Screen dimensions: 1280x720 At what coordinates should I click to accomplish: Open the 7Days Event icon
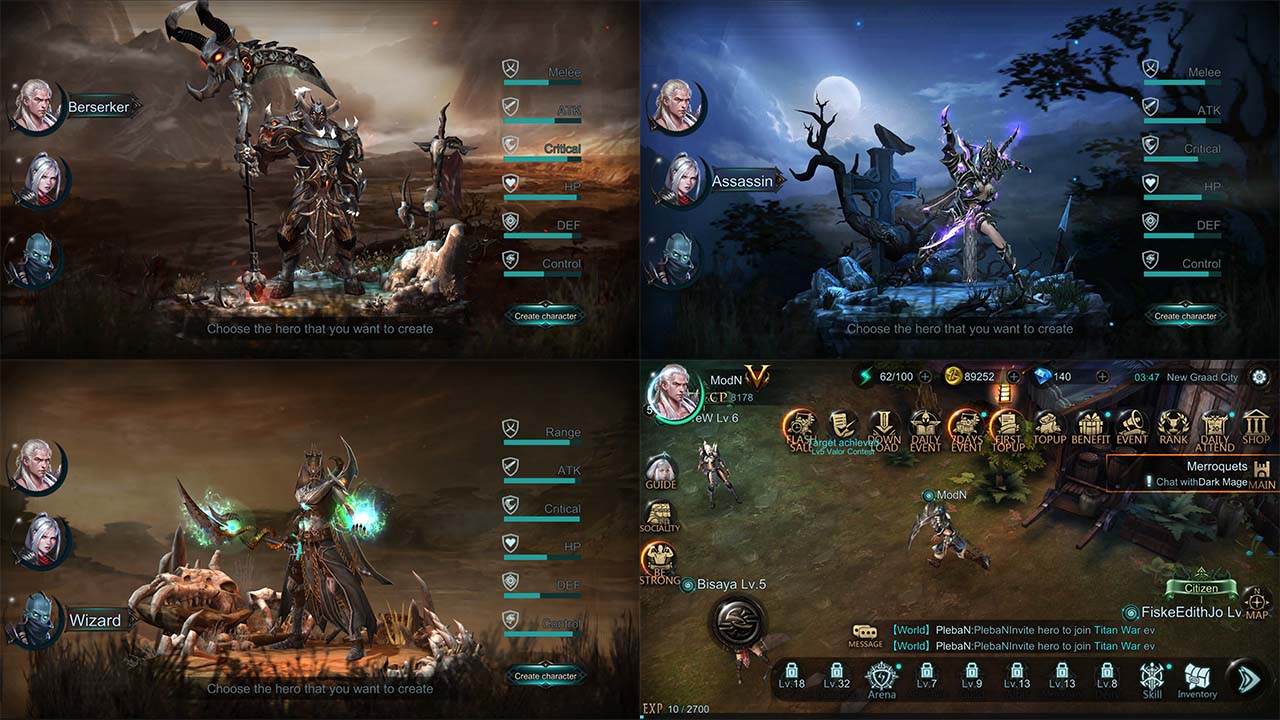coord(966,428)
